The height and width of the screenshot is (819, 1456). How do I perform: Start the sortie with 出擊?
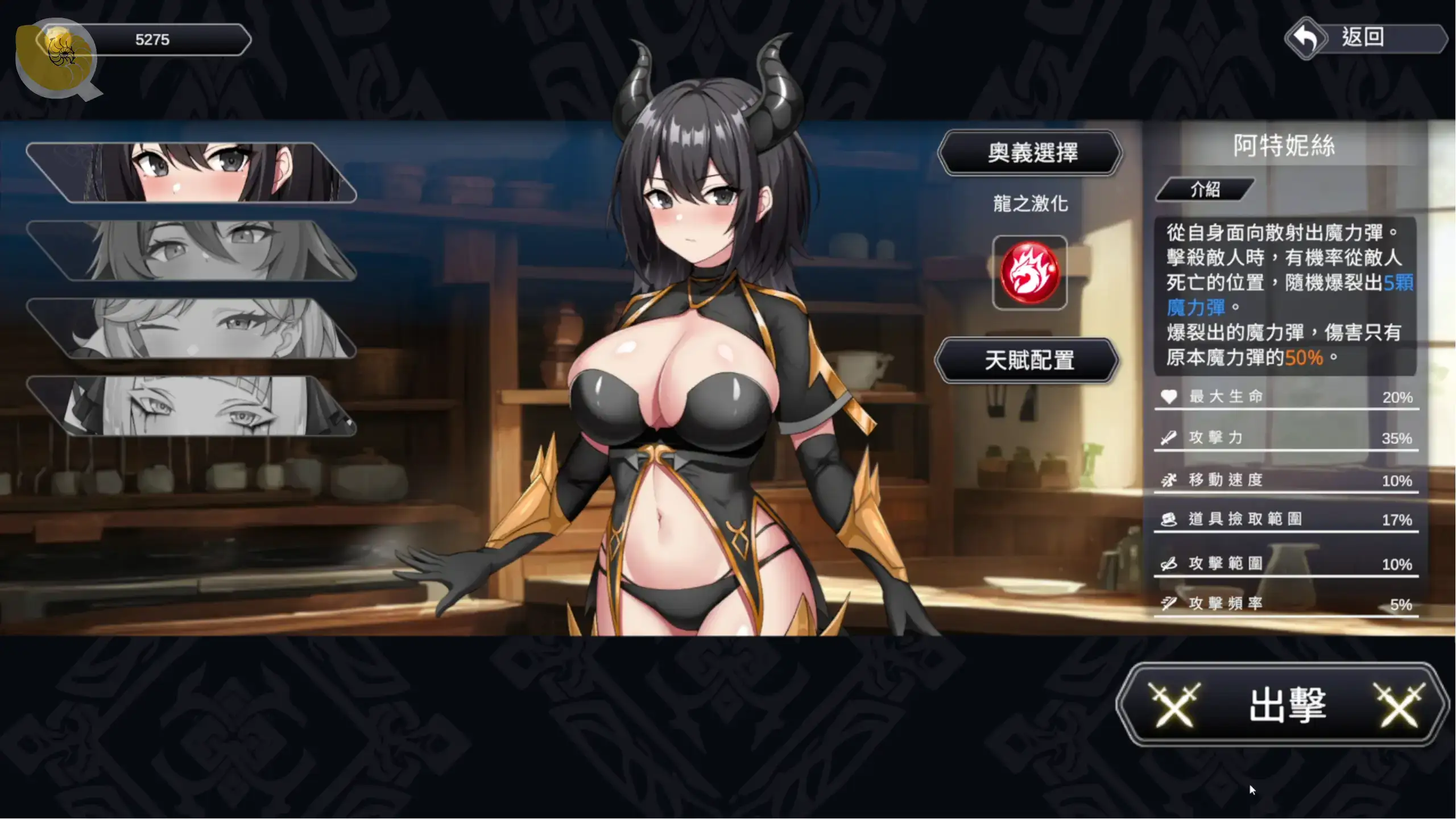coord(1285,705)
